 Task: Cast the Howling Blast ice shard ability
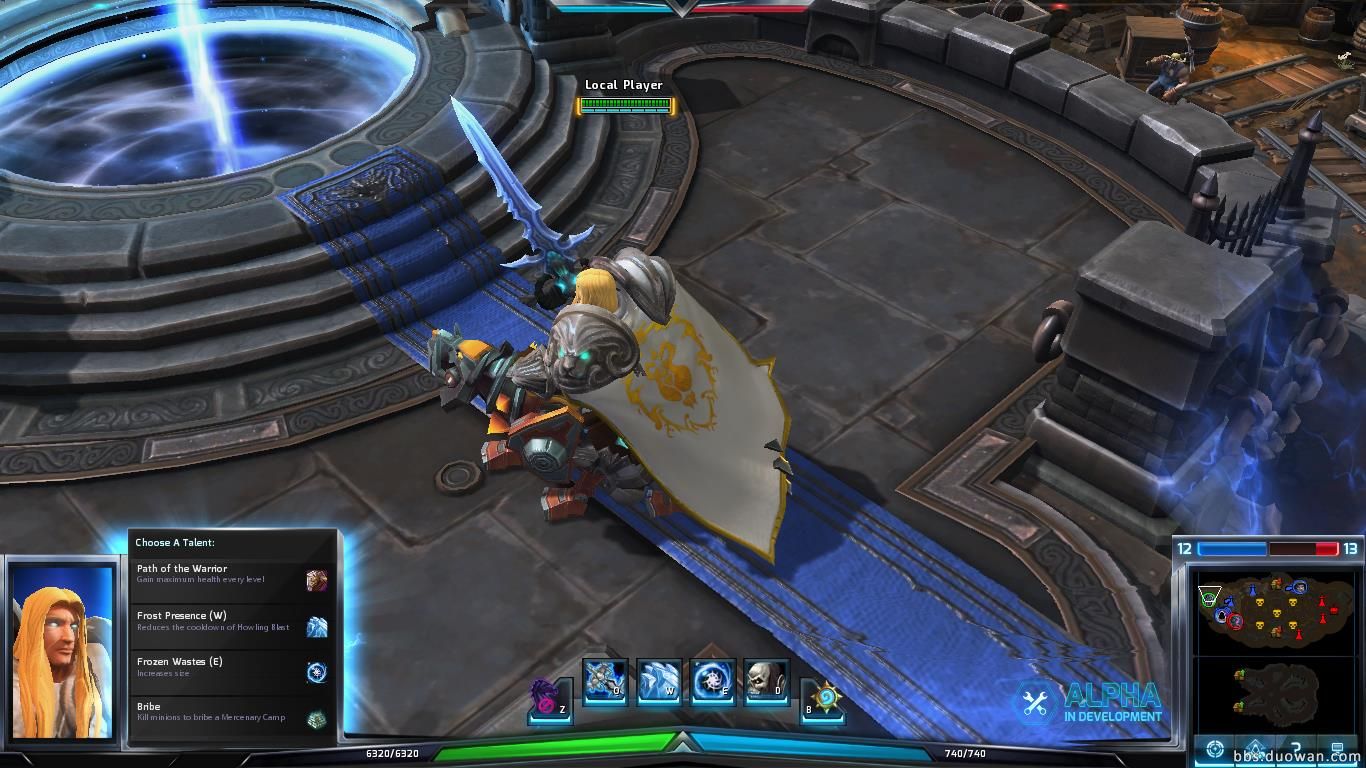coord(658,679)
